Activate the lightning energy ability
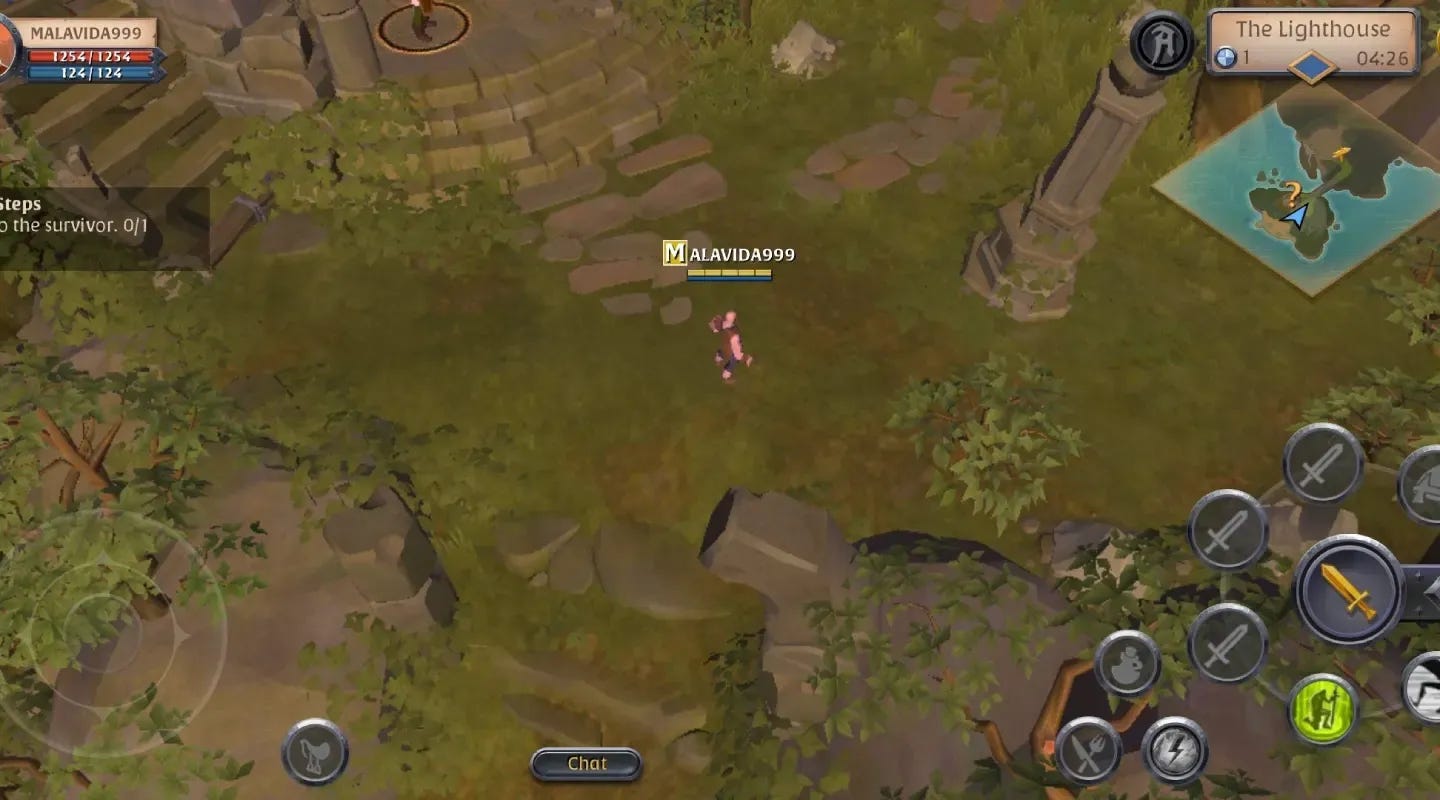 [1175, 752]
